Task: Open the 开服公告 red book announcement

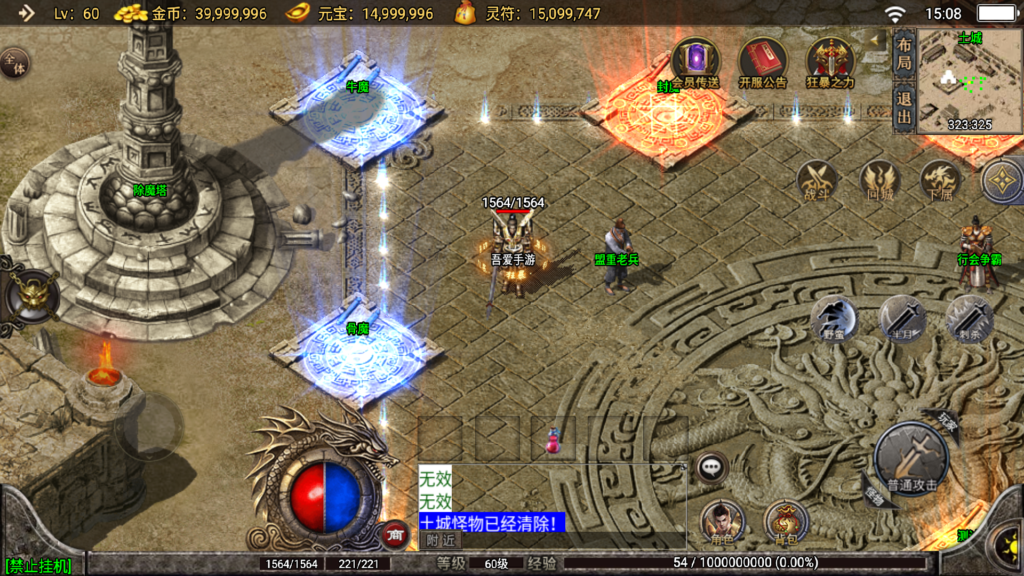Action: pyautogui.click(x=762, y=61)
